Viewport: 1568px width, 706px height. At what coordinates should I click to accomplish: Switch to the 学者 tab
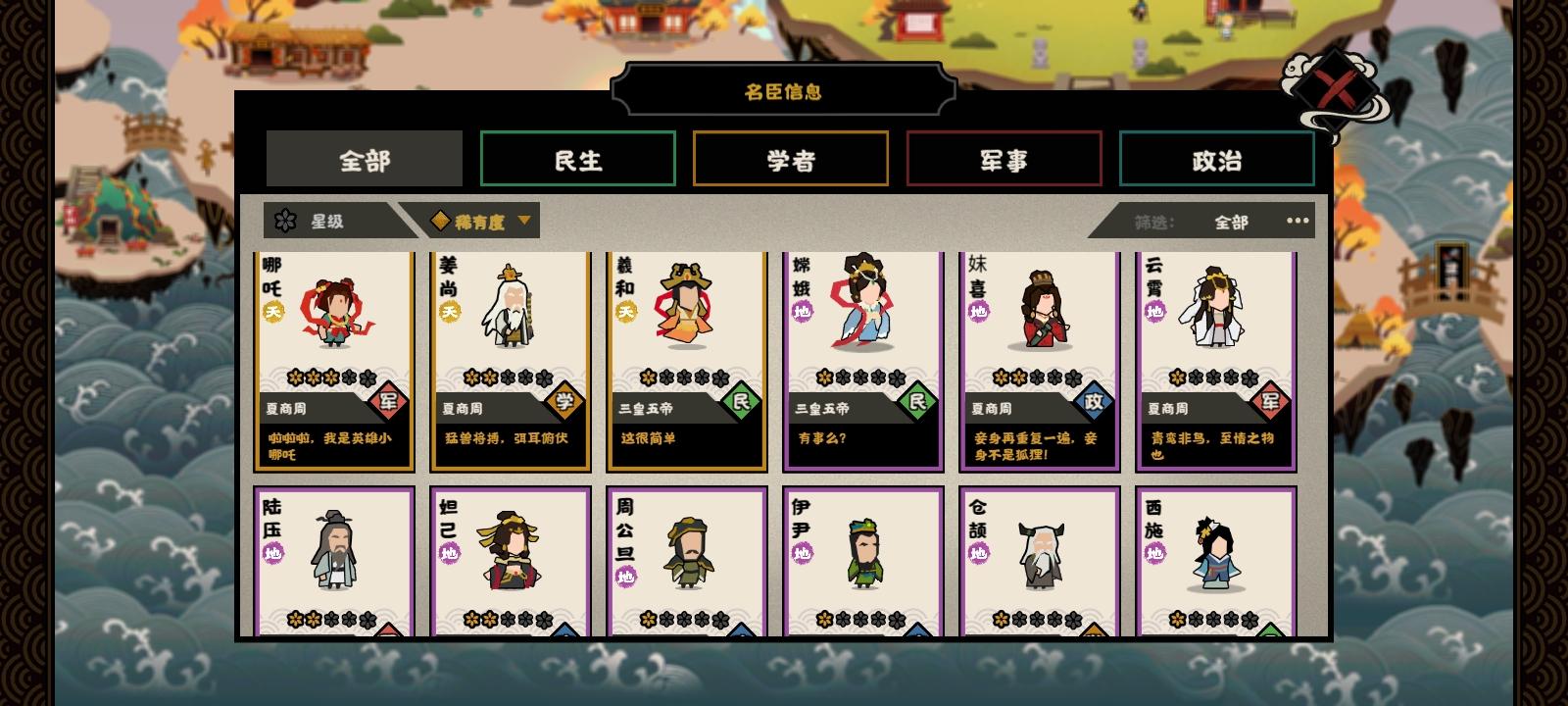click(790, 158)
